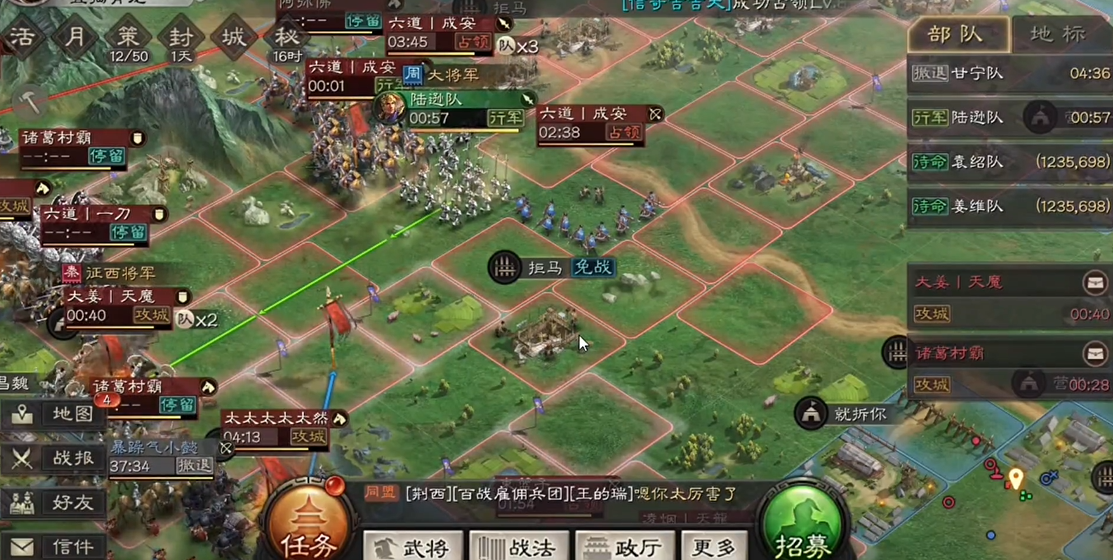
Task: Open the 城 city diamond icon
Action: [x=234, y=38]
